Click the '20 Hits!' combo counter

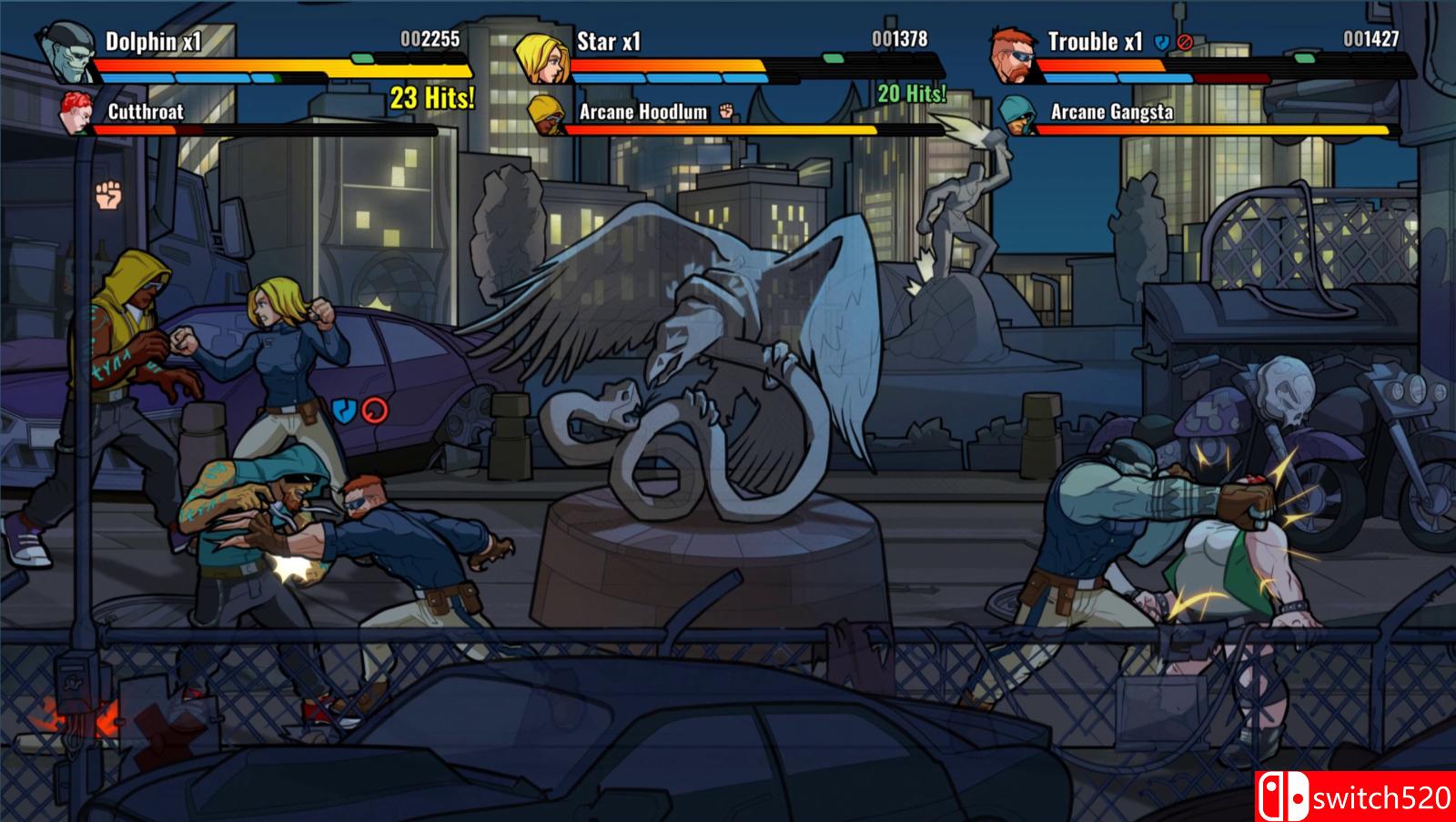click(x=910, y=92)
